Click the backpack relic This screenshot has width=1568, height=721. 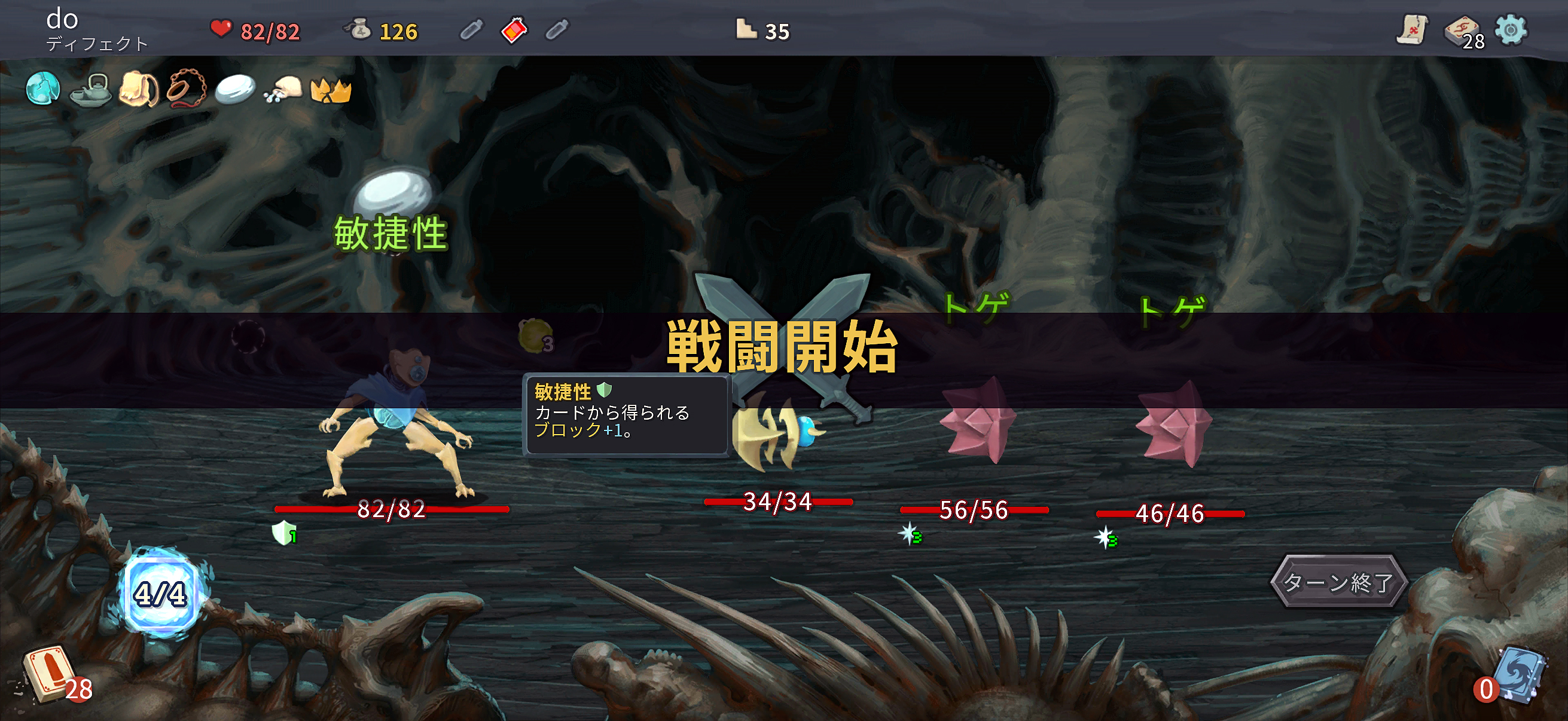coord(139,90)
